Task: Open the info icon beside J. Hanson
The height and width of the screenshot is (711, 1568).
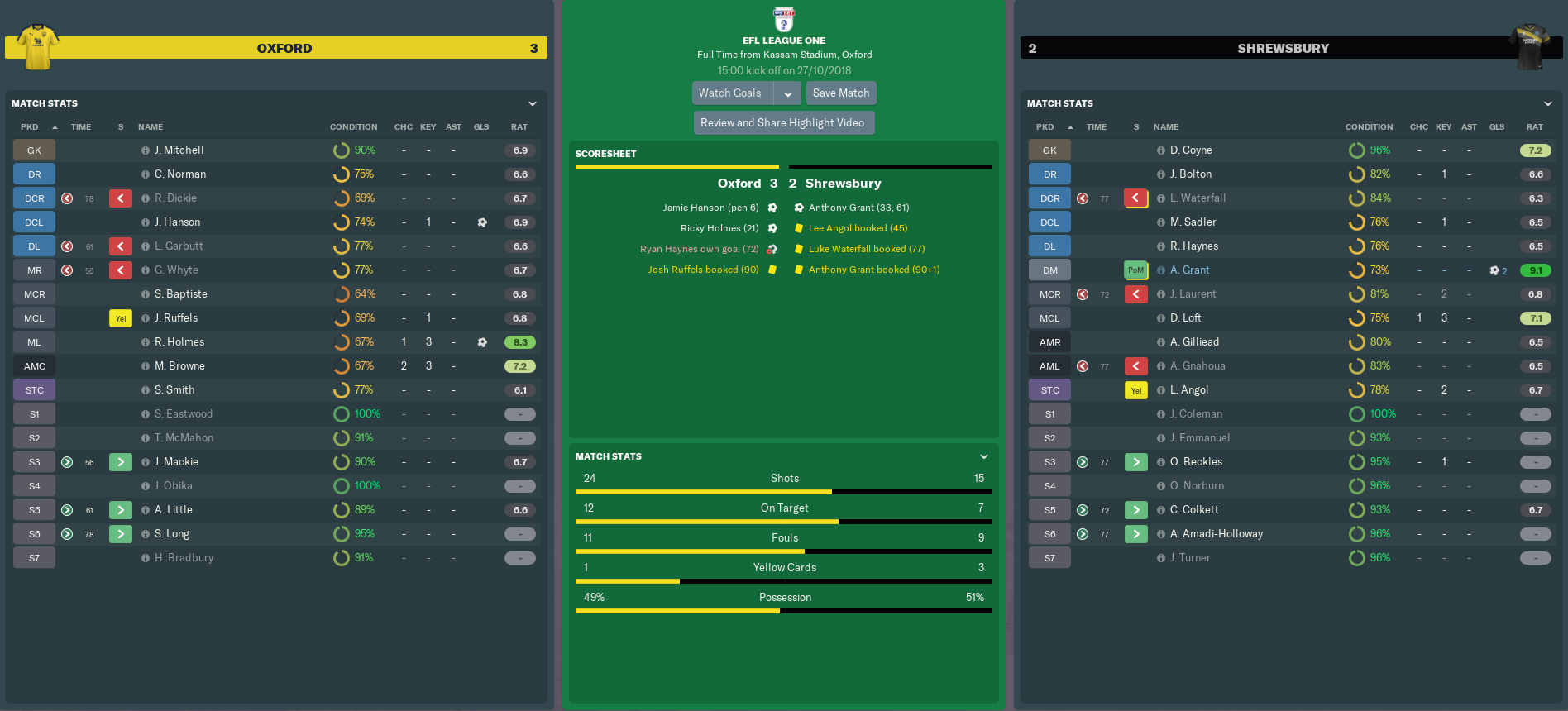Action: (146, 222)
